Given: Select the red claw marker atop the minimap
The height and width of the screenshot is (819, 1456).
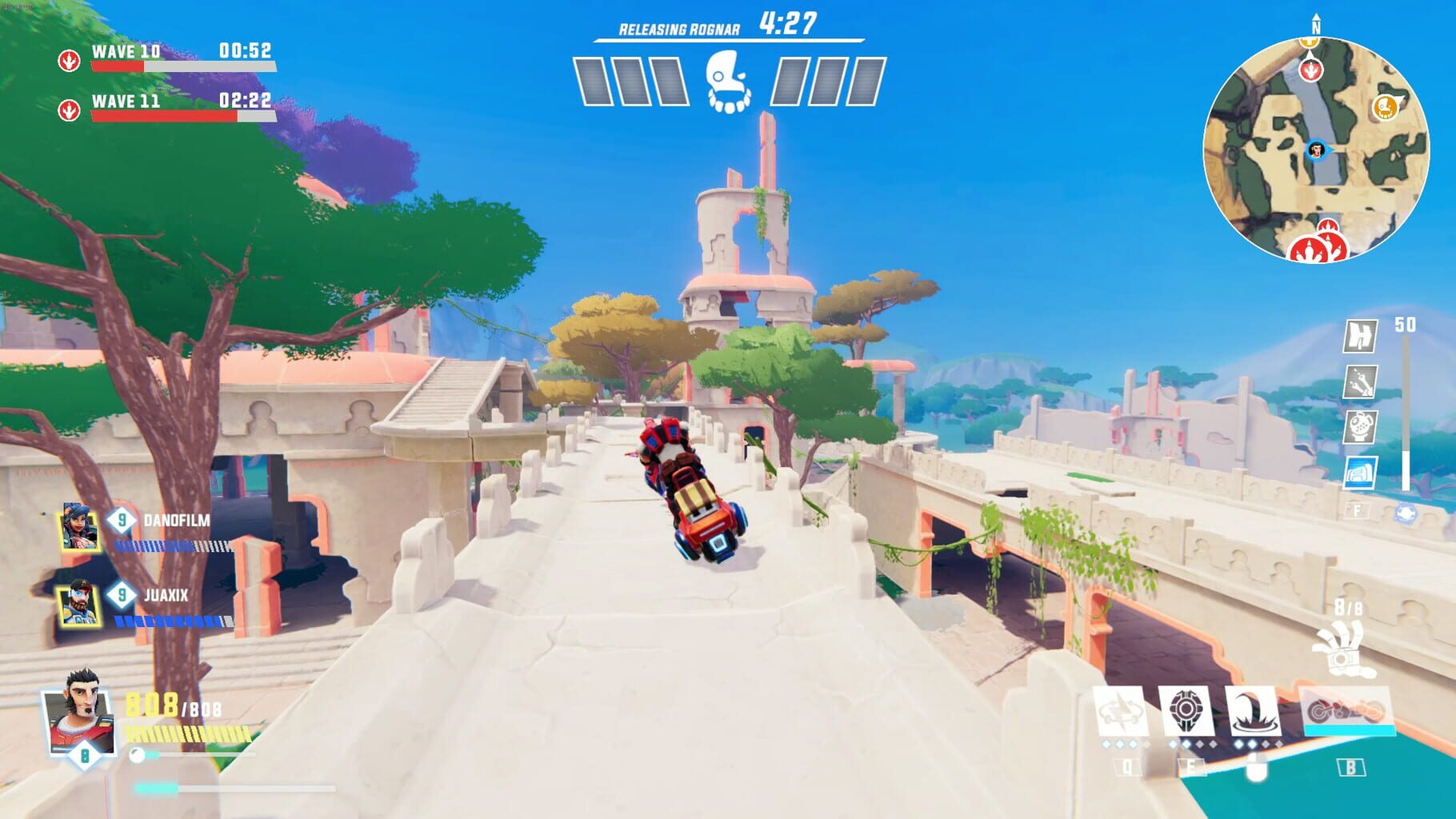Looking at the screenshot, I should 1310,70.
